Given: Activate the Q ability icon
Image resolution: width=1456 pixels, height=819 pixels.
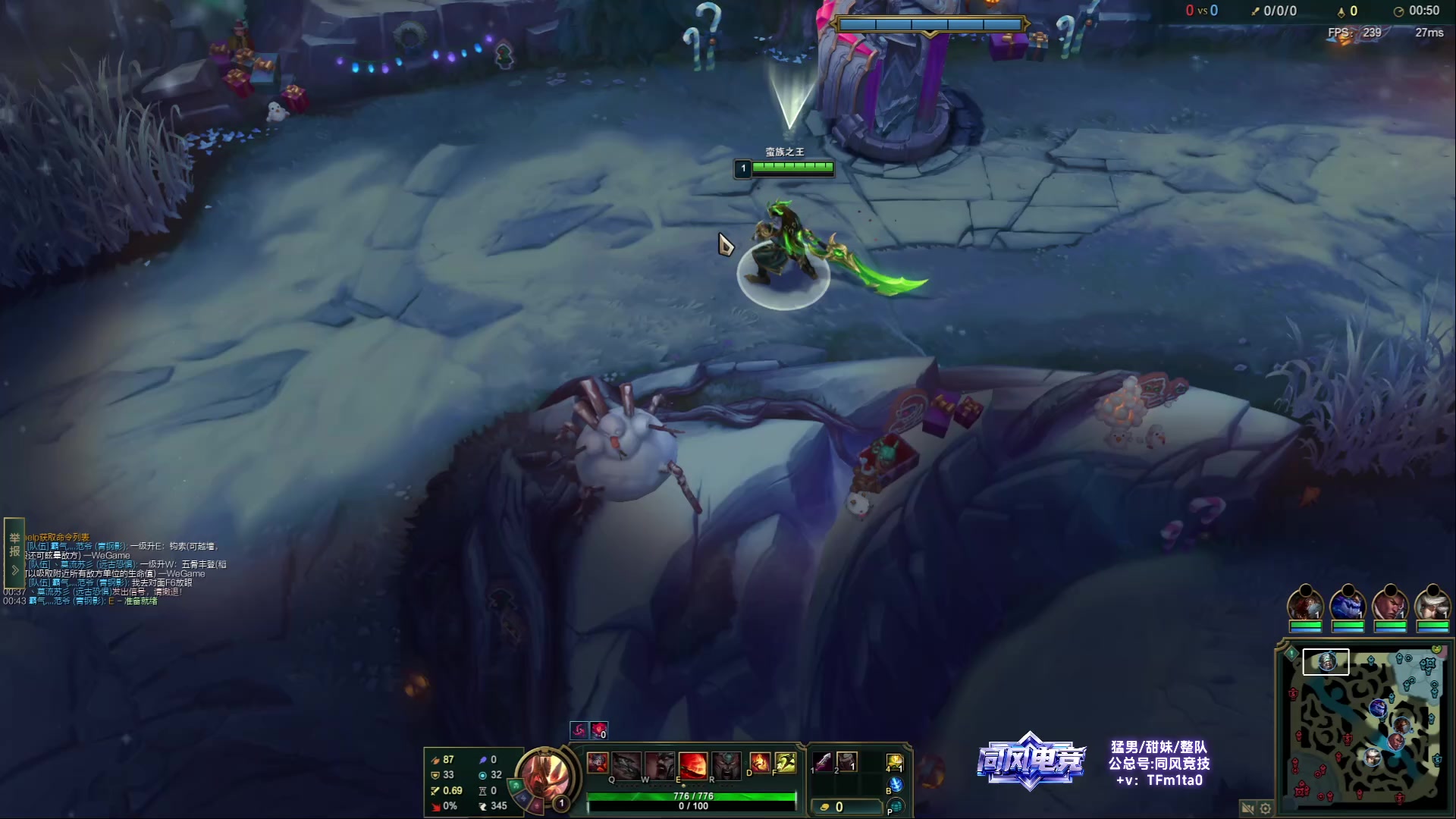Looking at the screenshot, I should coord(627,764).
